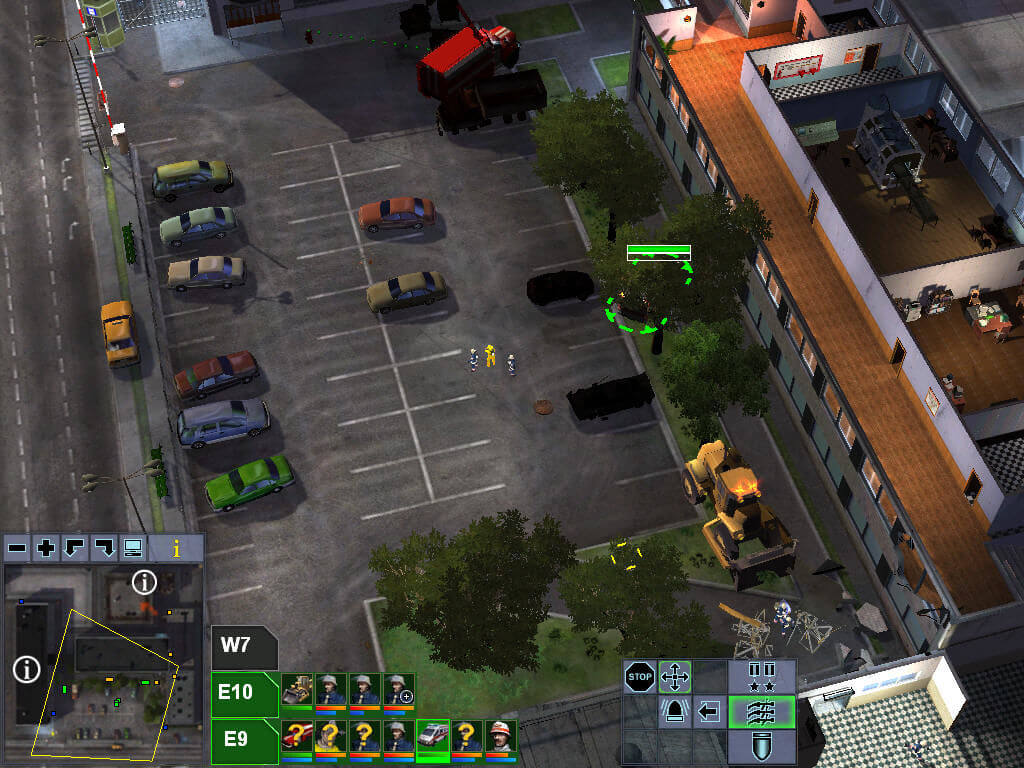The width and height of the screenshot is (1024, 768).
Task: Zoom in the minimap with the plus button
Action: [x=46, y=548]
